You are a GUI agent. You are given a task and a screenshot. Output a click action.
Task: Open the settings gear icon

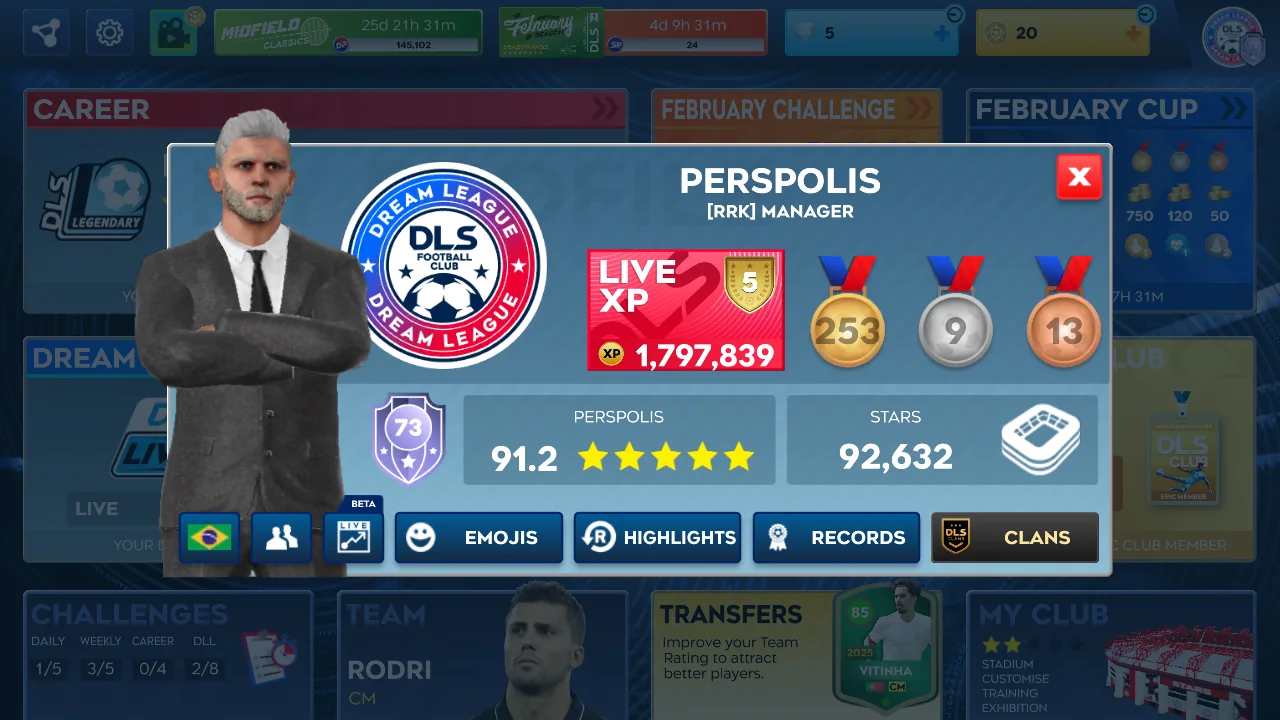pyautogui.click(x=109, y=33)
